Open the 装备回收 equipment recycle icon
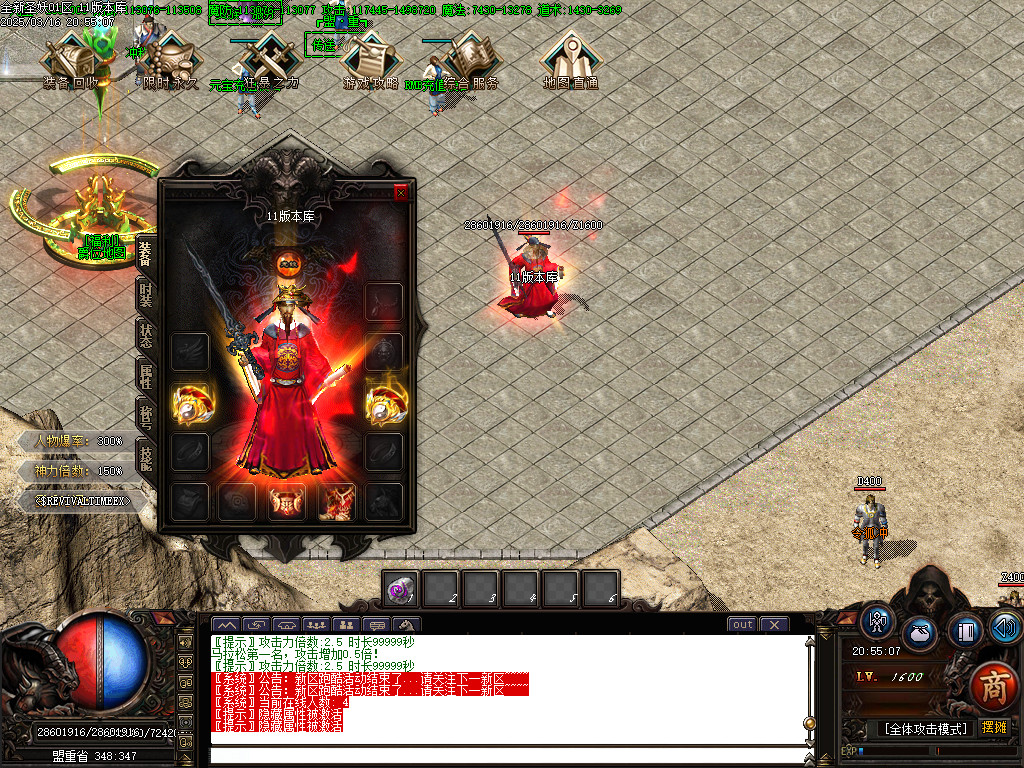This screenshot has width=1024, height=768. click(x=72, y=62)
